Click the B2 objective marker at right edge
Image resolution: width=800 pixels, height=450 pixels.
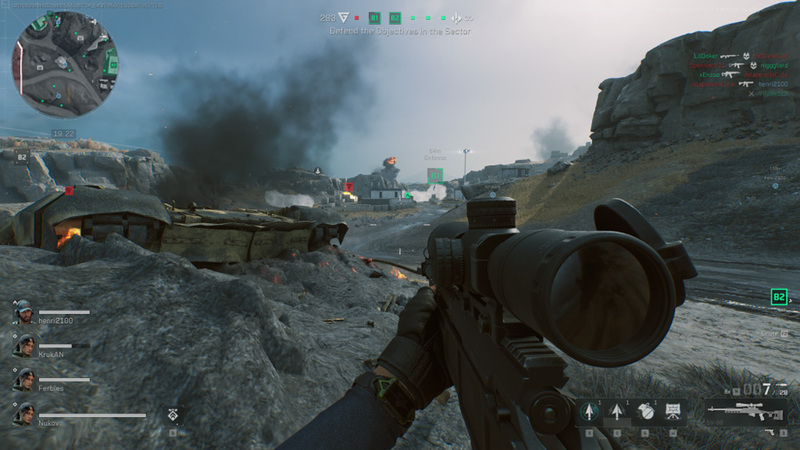[779, 297]
